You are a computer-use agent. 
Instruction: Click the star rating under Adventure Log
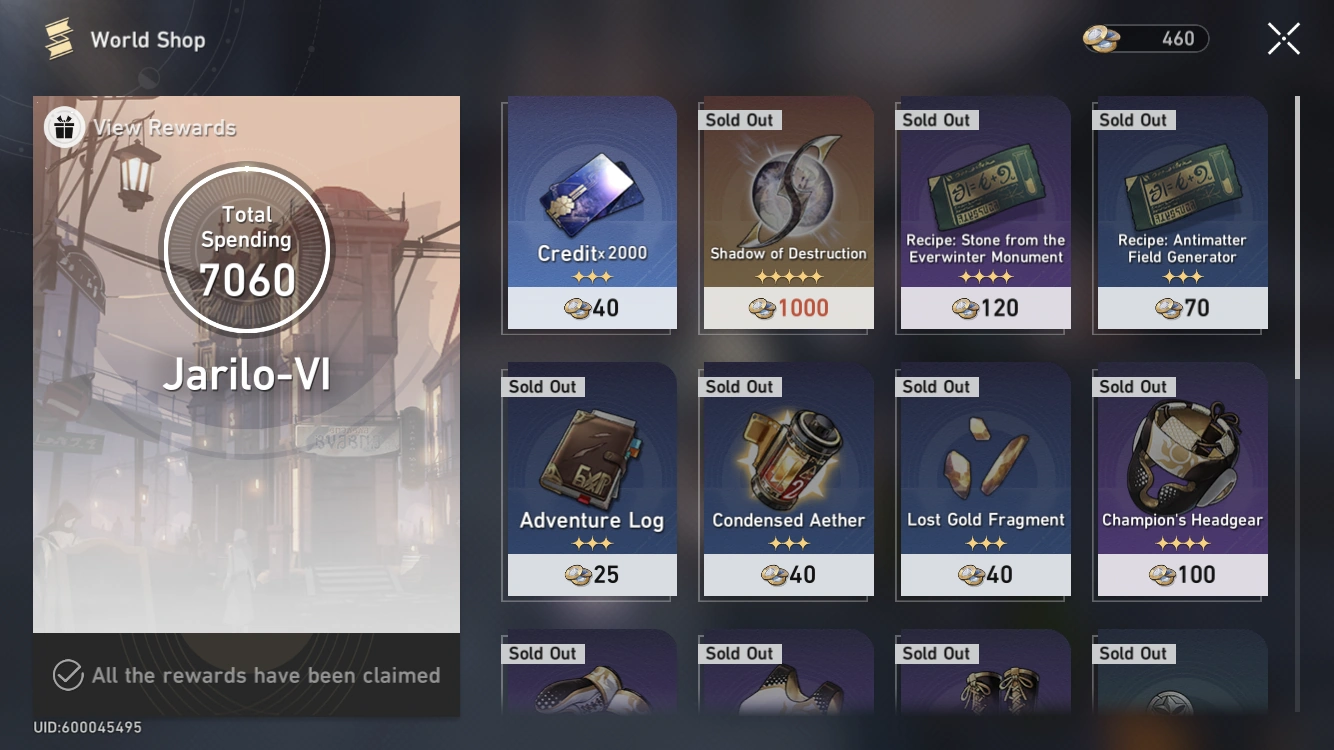coord(591,544)
